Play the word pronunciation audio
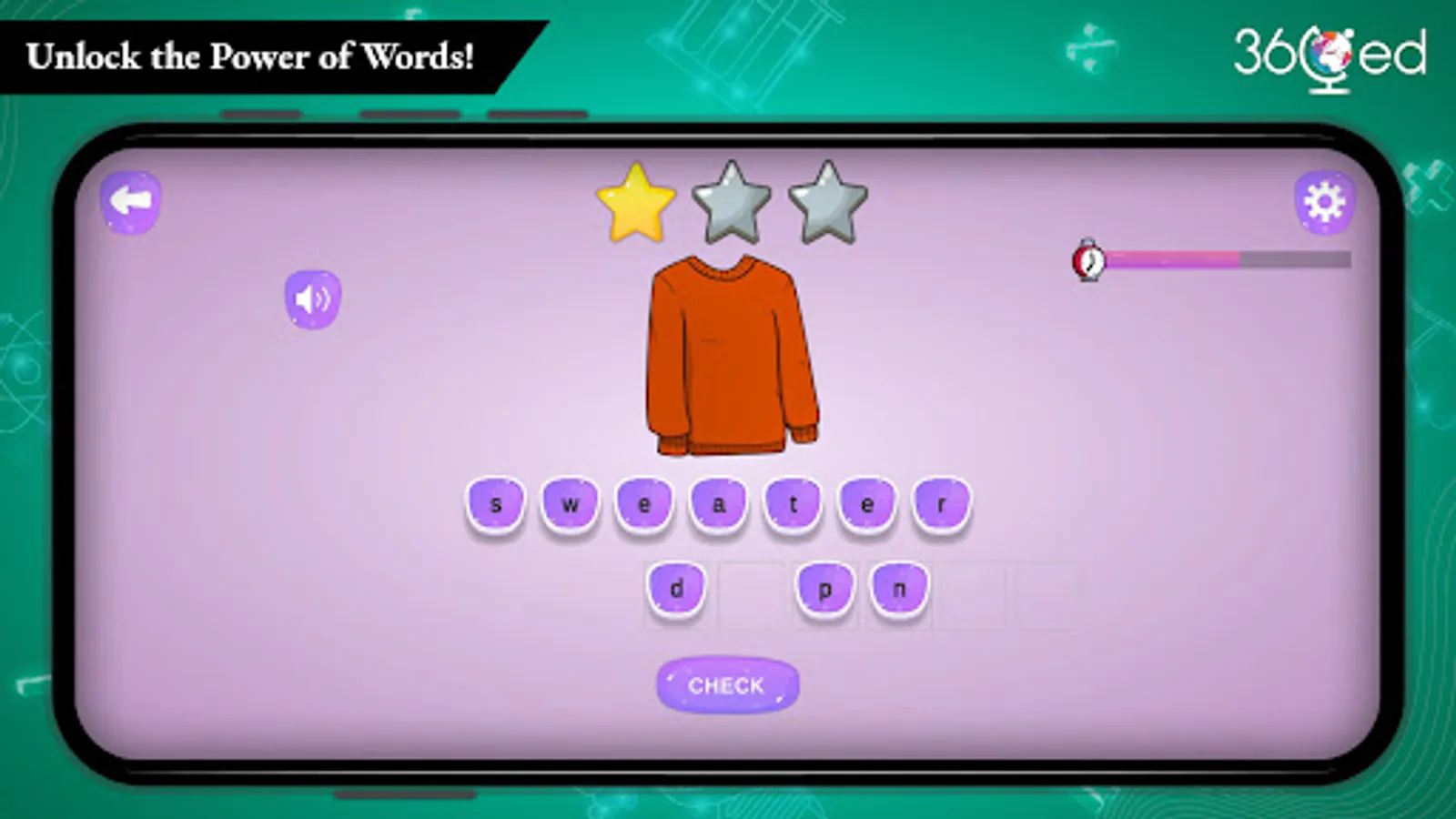Viewport: 1456px width, 819px height. tap(312, 298)
